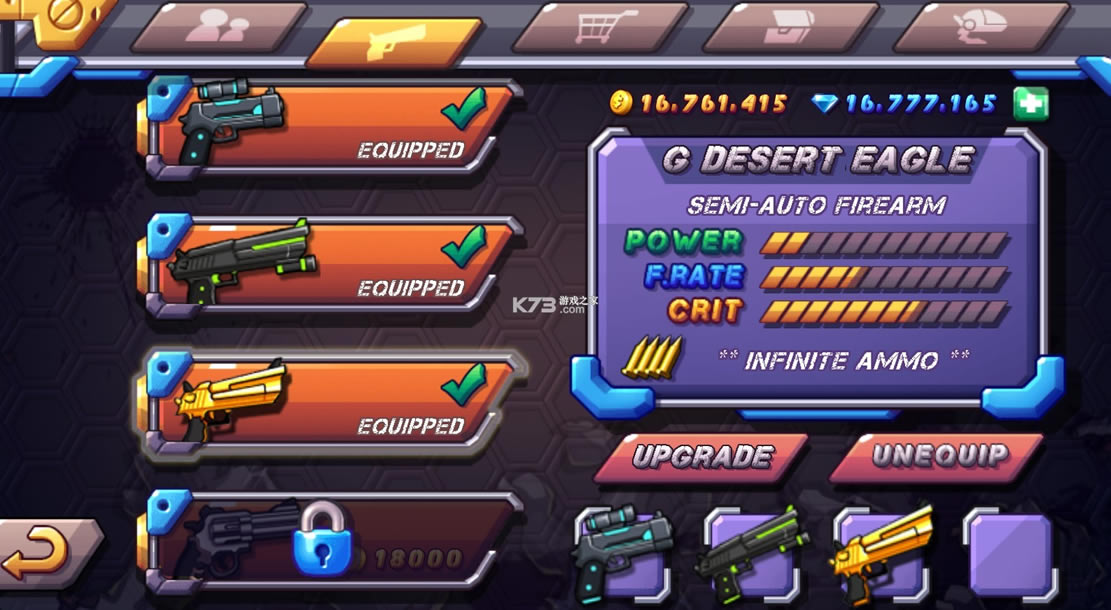Open the robot drone tab
This screenshot has width=1111, height=610.
click(983, 27)
